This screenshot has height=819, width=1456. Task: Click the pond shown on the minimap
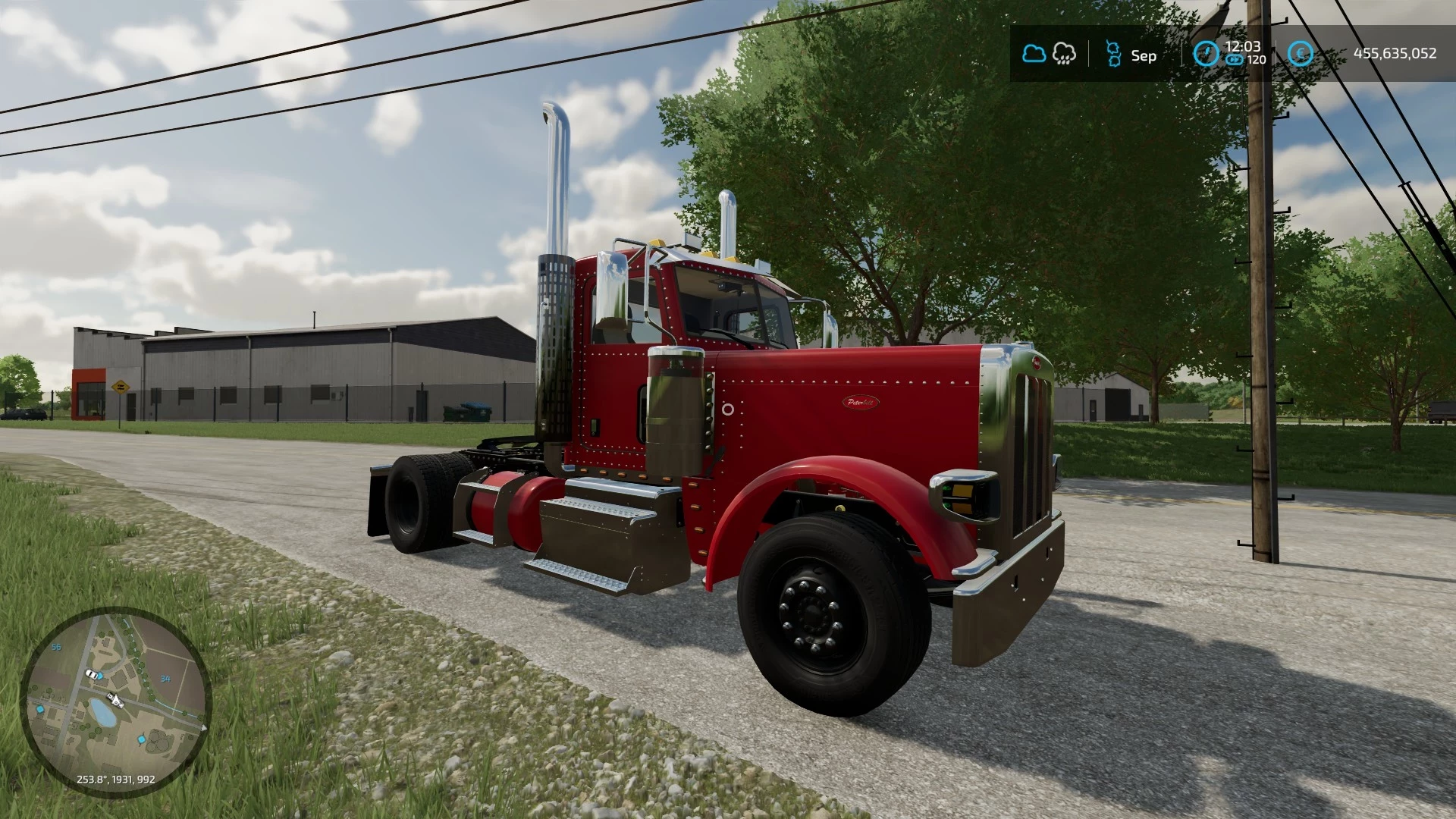[102, 714]
